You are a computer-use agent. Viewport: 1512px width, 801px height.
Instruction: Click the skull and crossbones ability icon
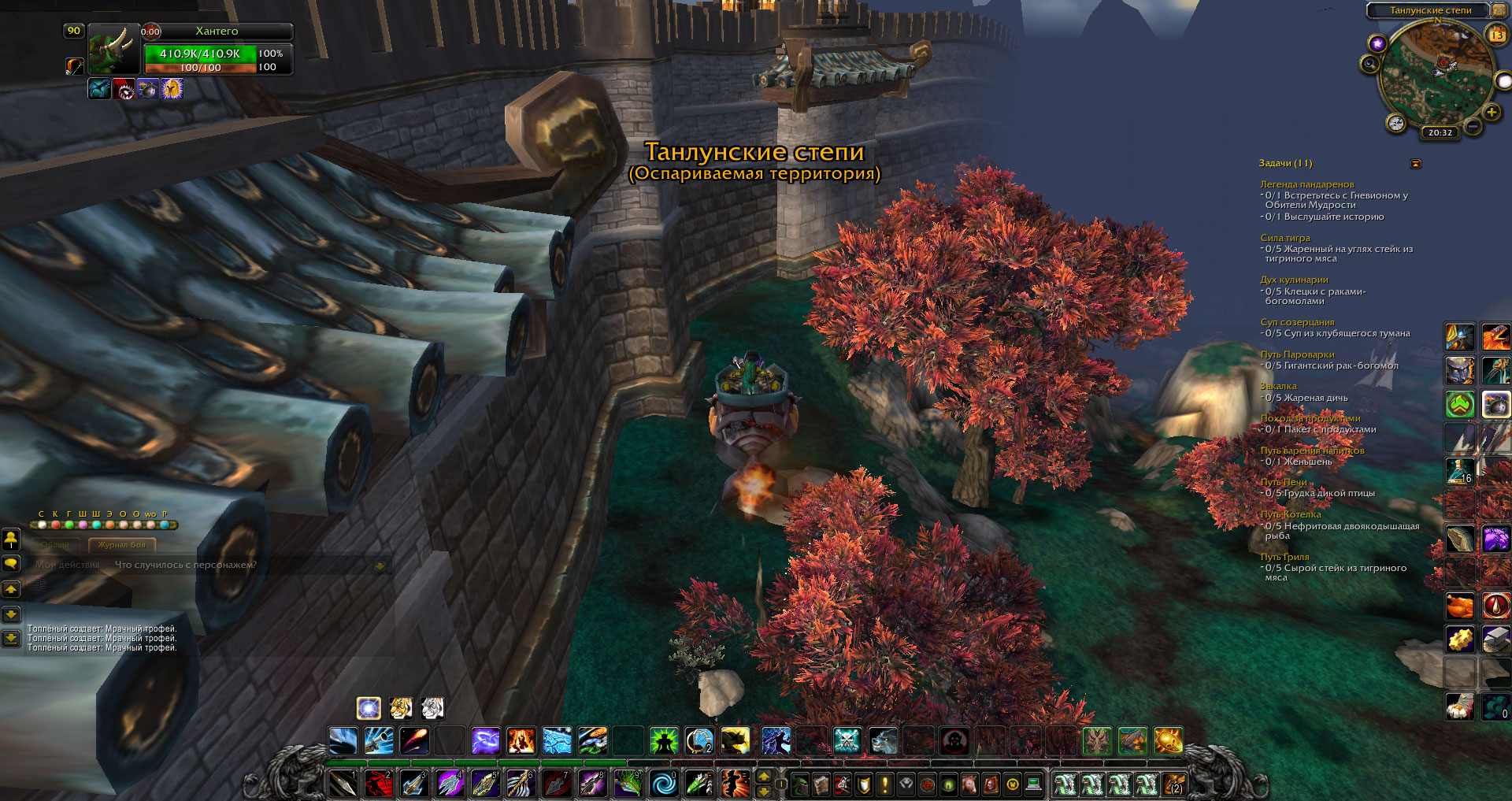tap(847, 741)
